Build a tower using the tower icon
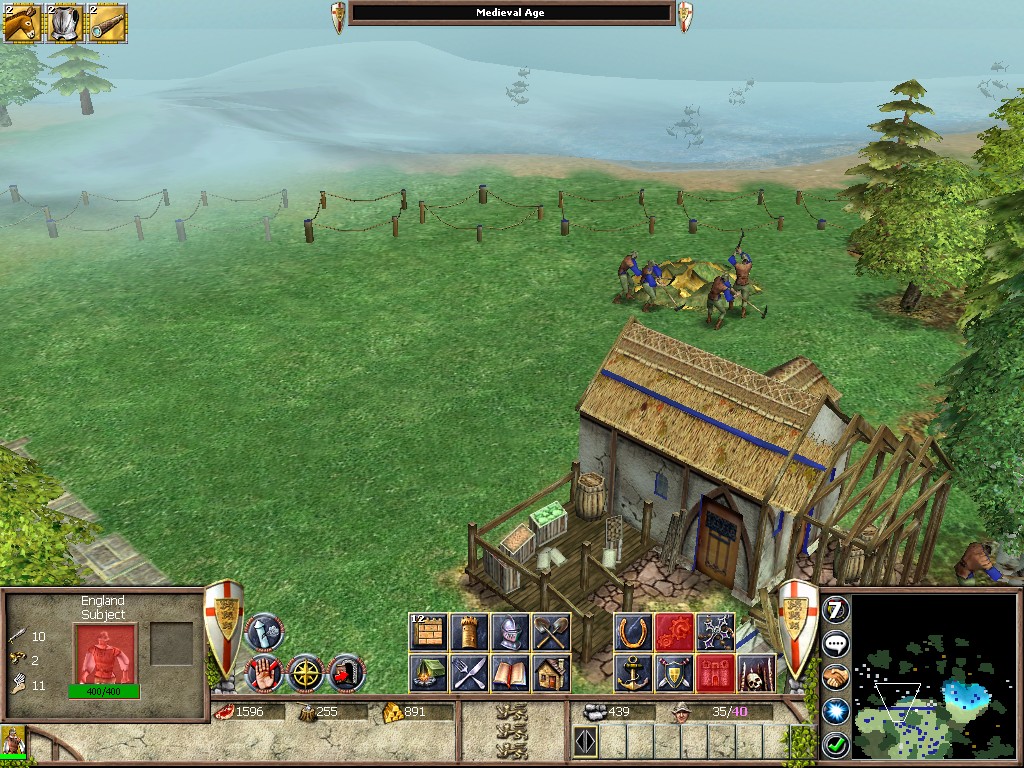Viewport: 1024px width, 768px height. coord(469,632)
